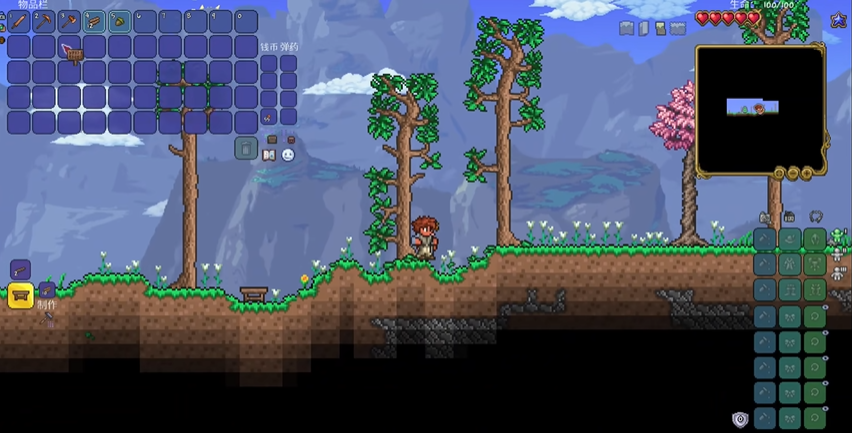This screenshot has height=433, width=852.
Task: Zoom in the minimap with plus button
Action: click(805, 172)
